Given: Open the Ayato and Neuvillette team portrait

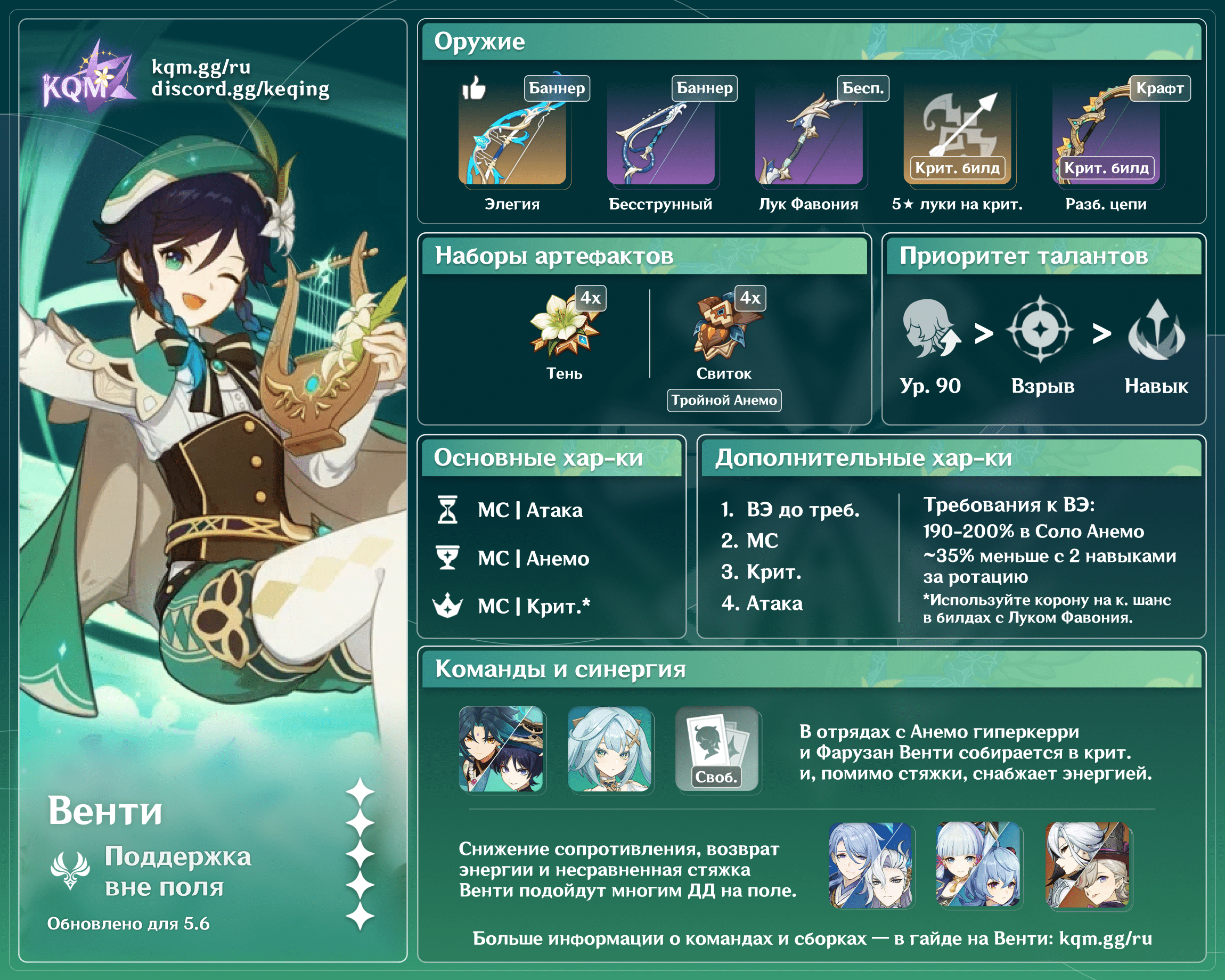Looking at the screenshot, I should pyautogui.click(x=870, y=864).
